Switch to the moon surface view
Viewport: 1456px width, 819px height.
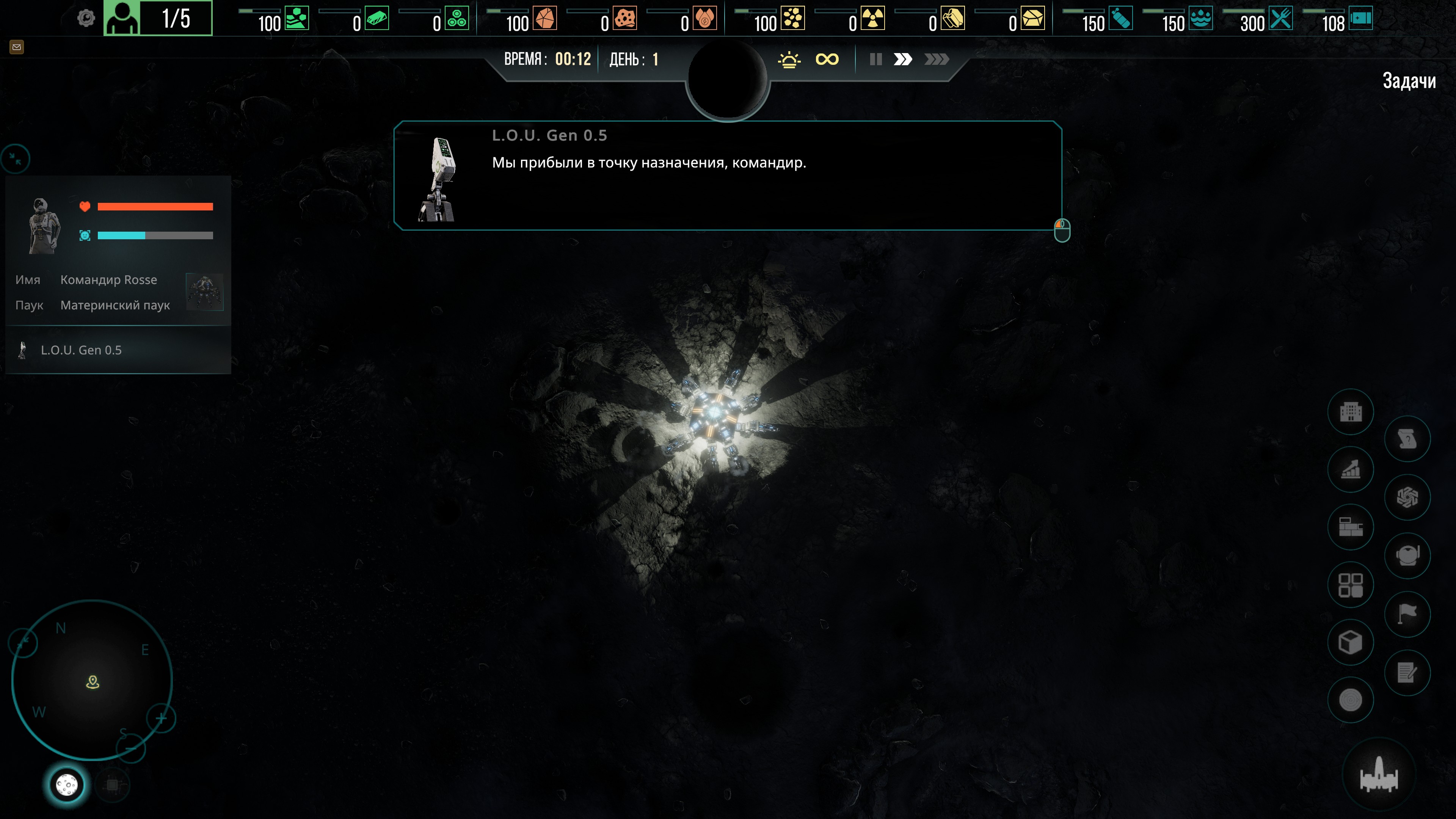67,784
